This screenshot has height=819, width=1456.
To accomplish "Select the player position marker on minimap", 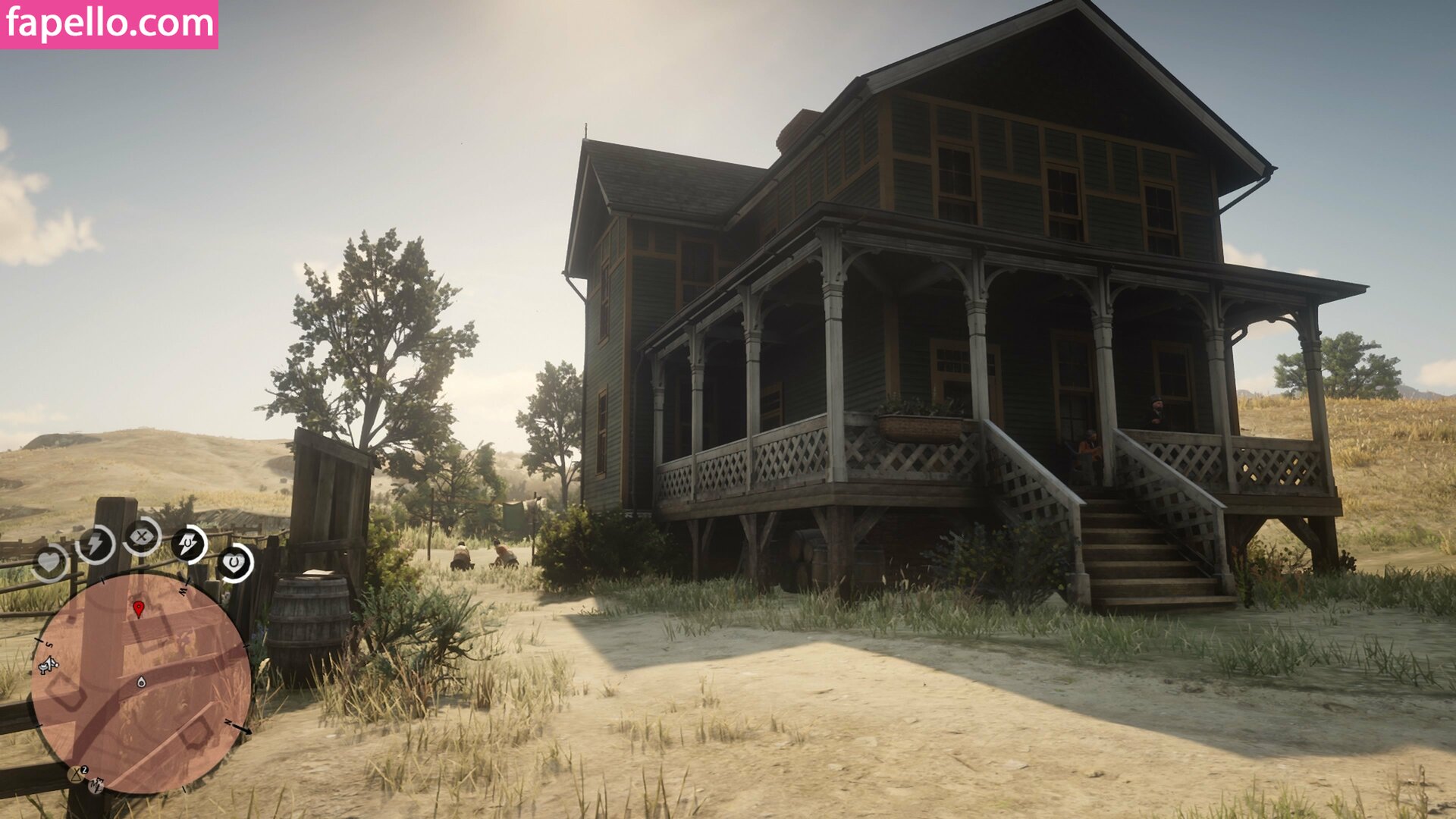I will (x=141, y=682).
